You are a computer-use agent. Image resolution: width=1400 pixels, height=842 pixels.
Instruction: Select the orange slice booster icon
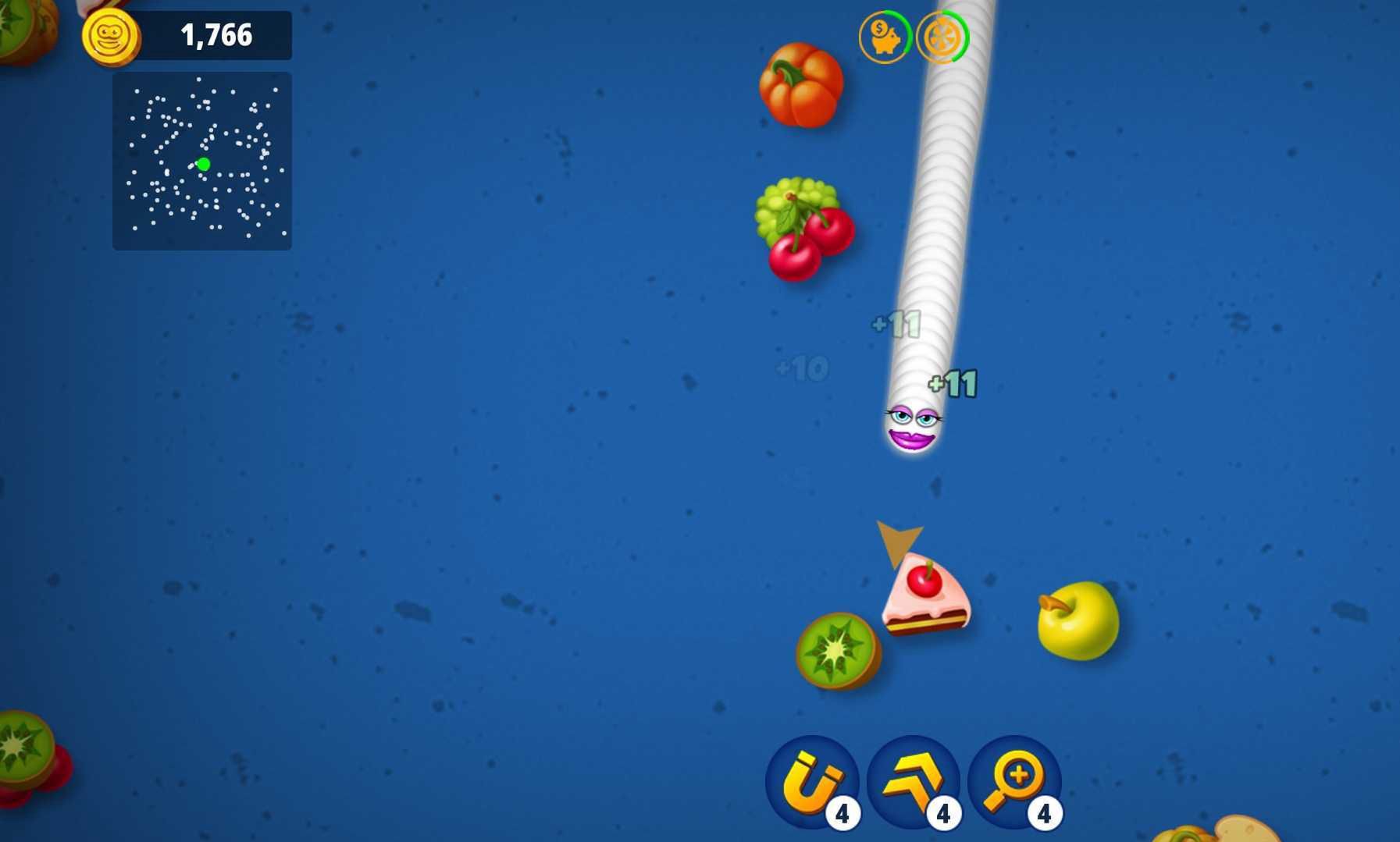click(942, 37)
